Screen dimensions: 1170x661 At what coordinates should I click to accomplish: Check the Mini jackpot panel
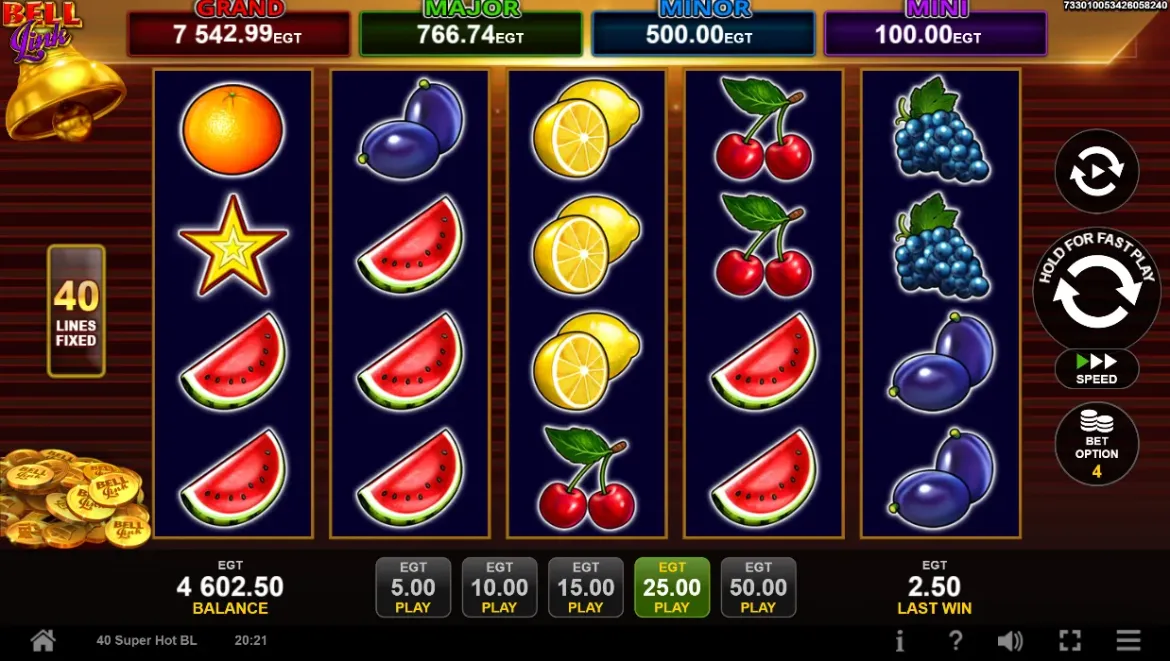(935, 33)
